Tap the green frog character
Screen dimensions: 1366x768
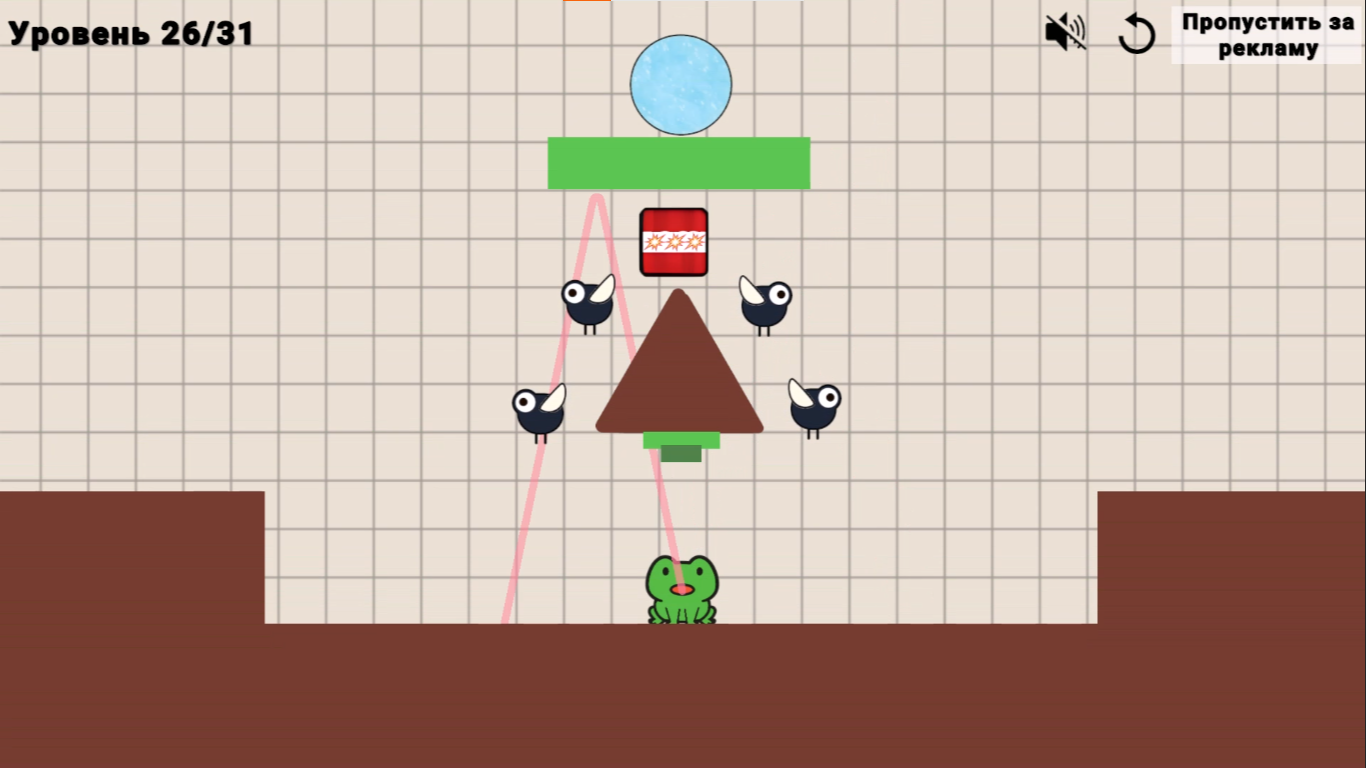pyautogui.click(x=680, y=590)
